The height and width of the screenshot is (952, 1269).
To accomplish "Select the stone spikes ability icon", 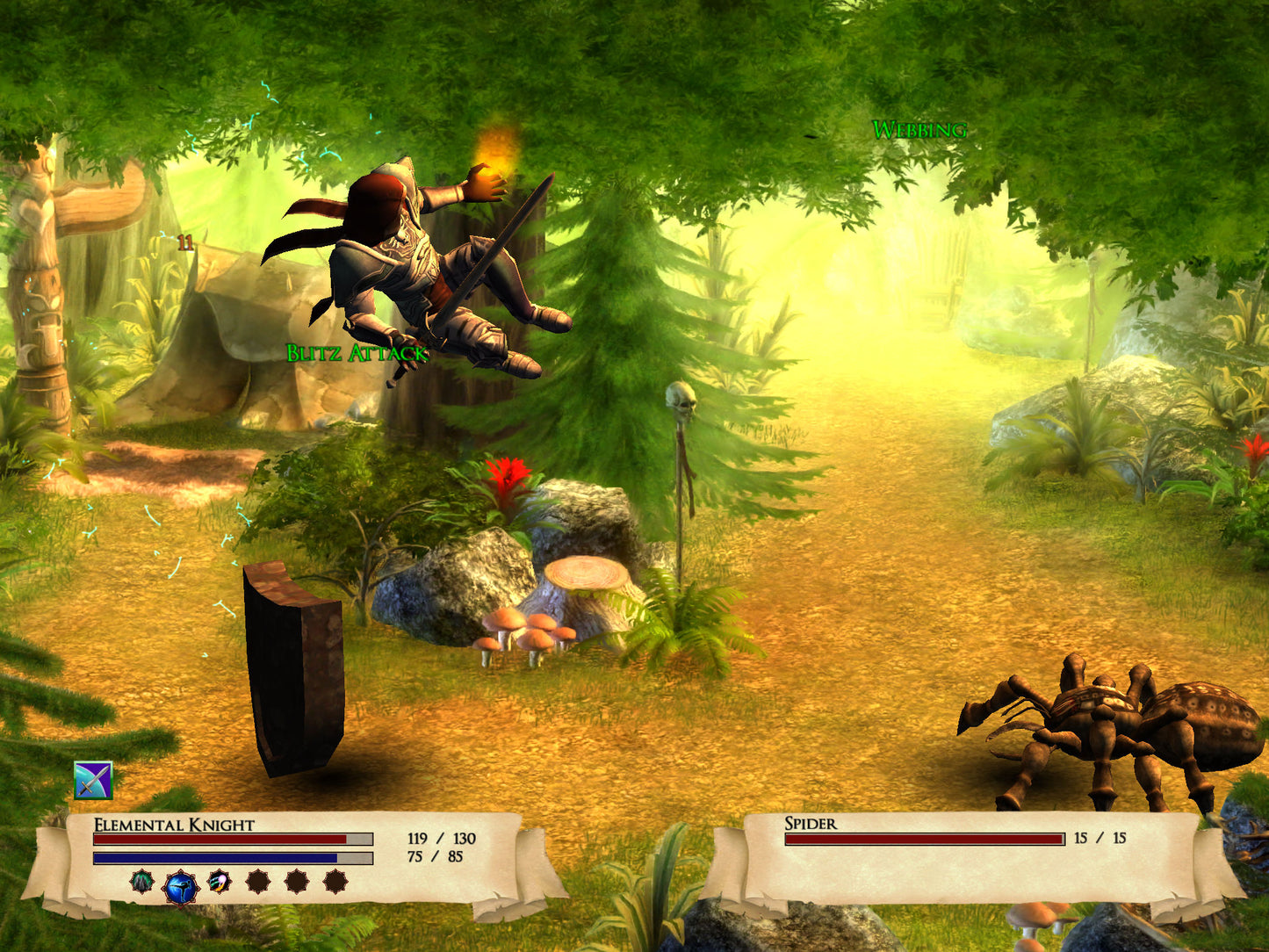I will [x=142, y=881].
